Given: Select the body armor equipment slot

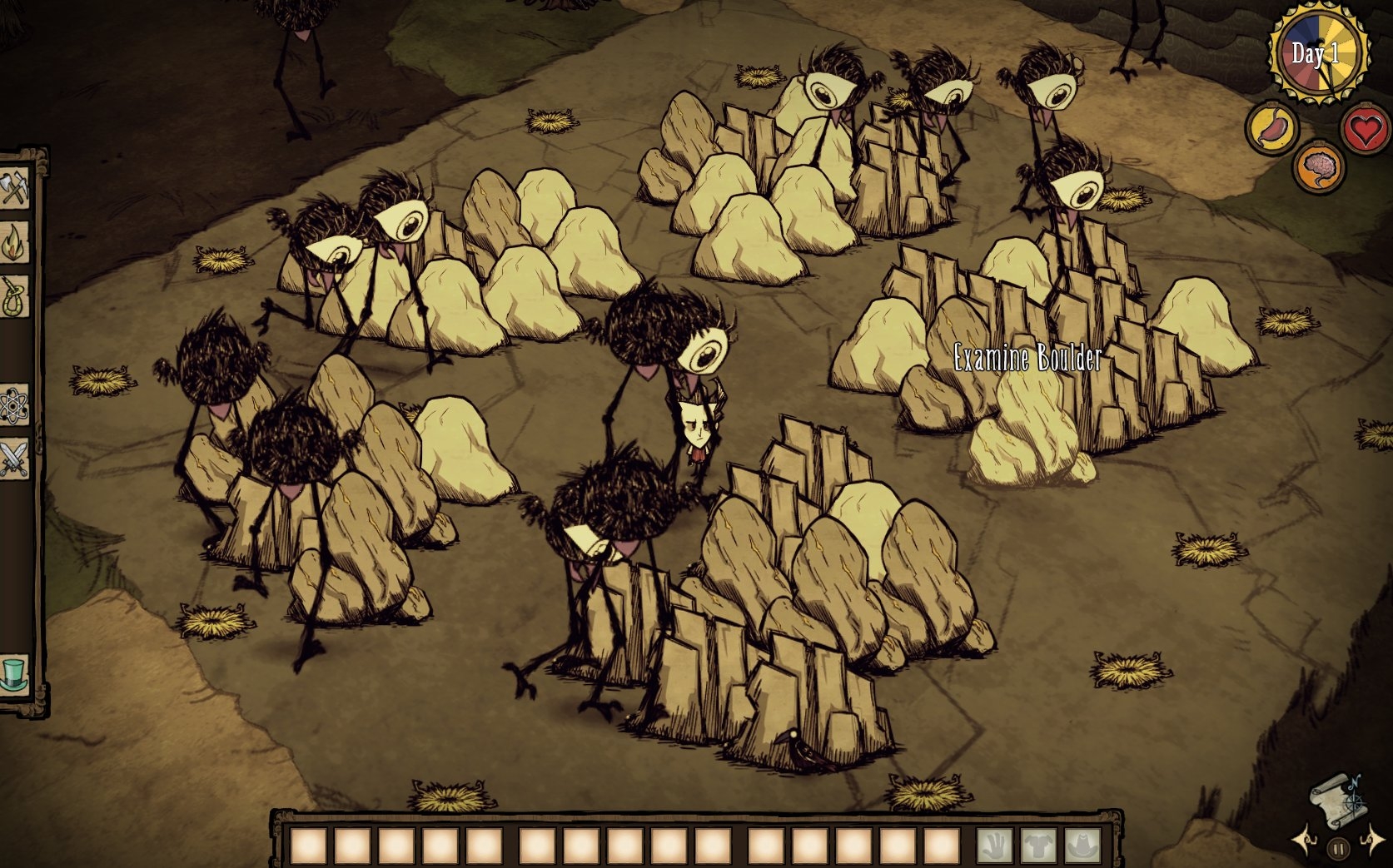Looking at the screenshot, I should (1037, 846).
